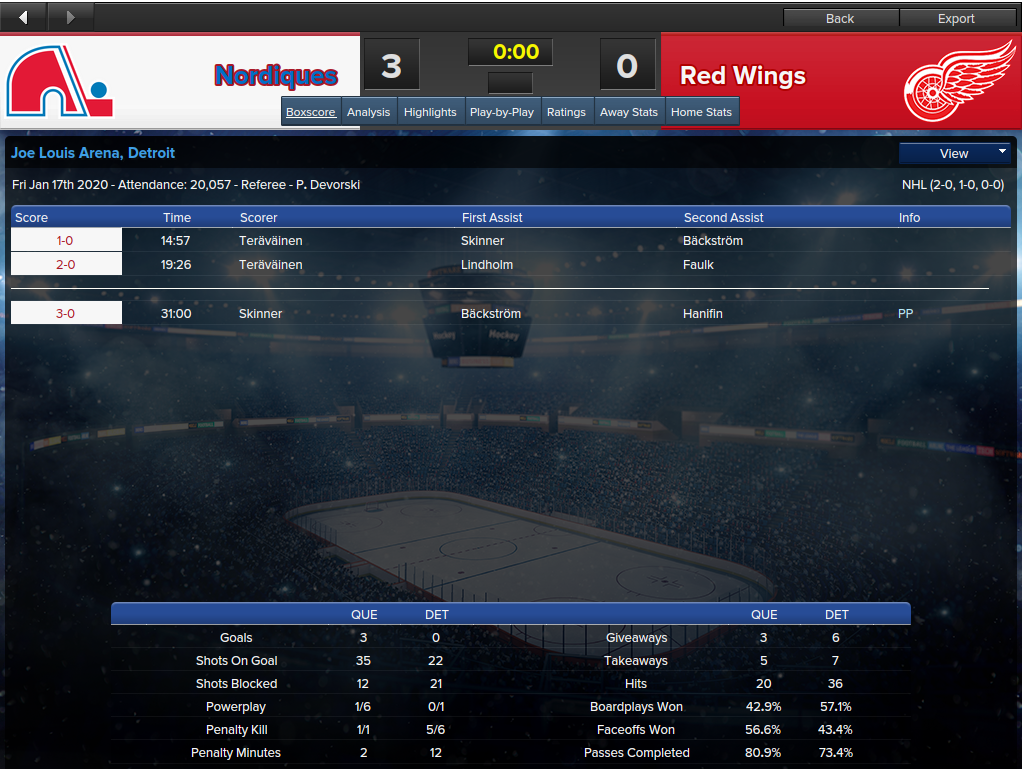Viewport: 1022px width, 769px height.
Task: Export the boxscore
Action: click(x=956, y=18)
